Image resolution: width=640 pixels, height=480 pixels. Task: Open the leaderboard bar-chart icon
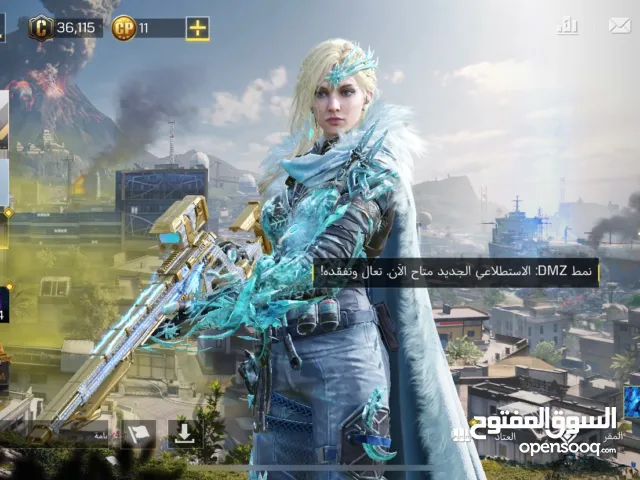pyautogui.click(x=568, y=26)
